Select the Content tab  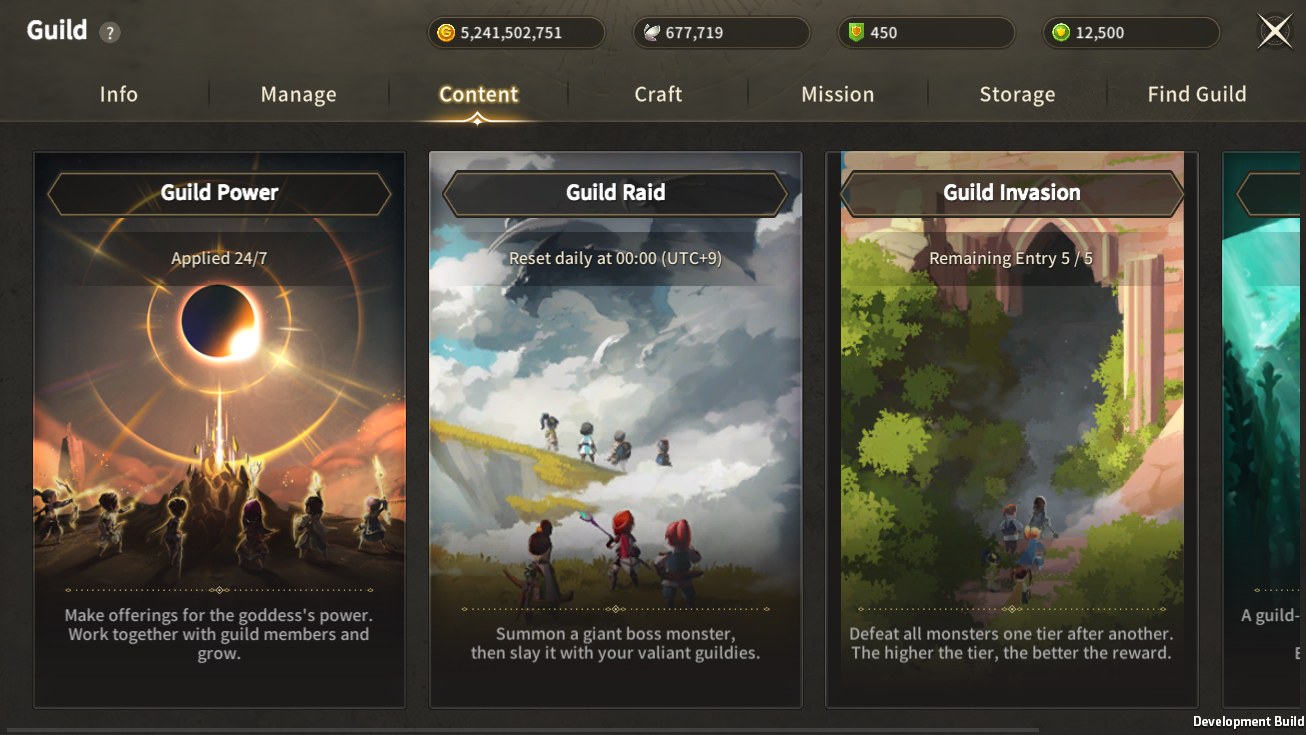tap(478, 94)
